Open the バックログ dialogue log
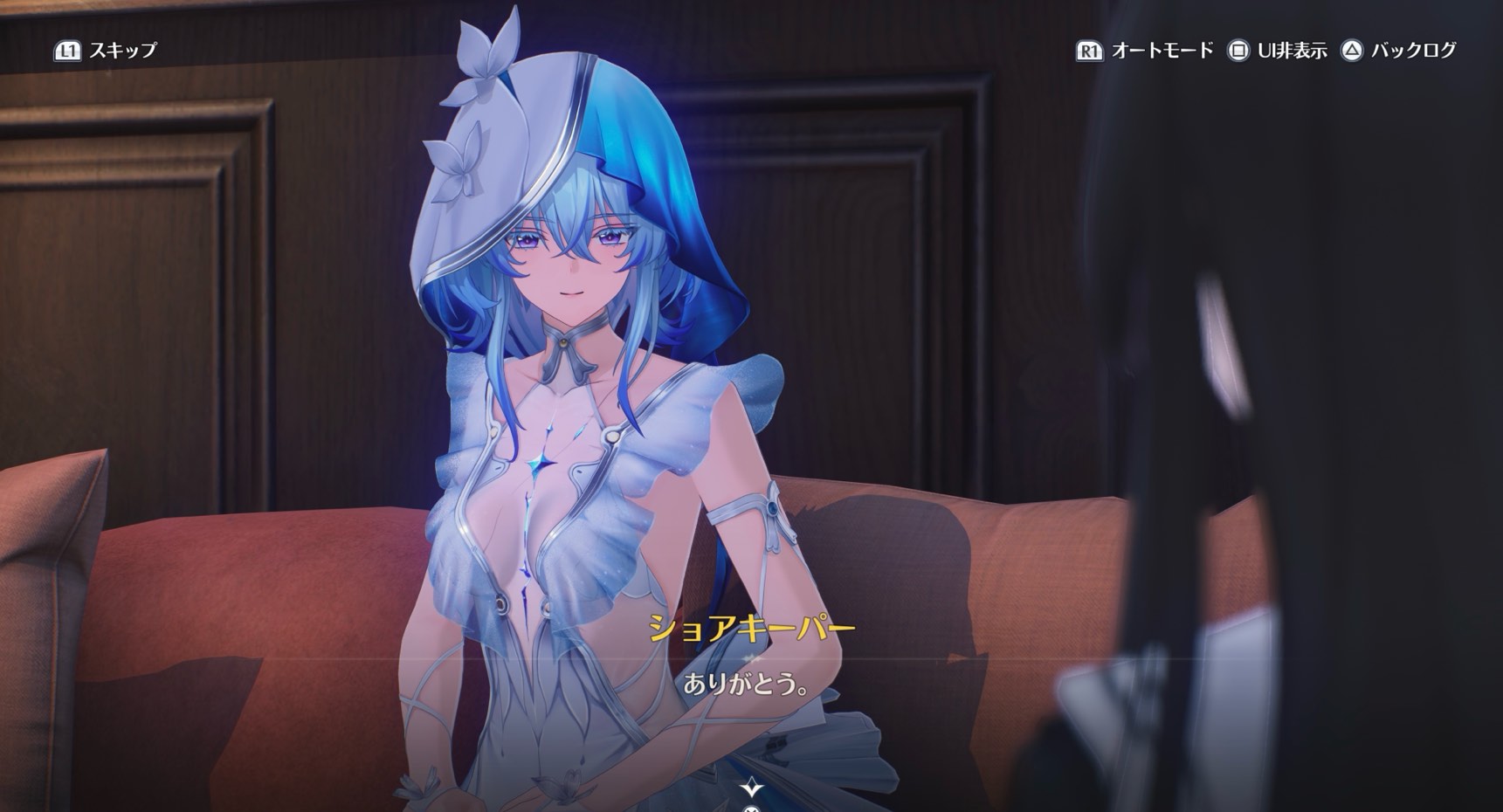This screenshot has width=1503, height=812. pos(1399,51)
